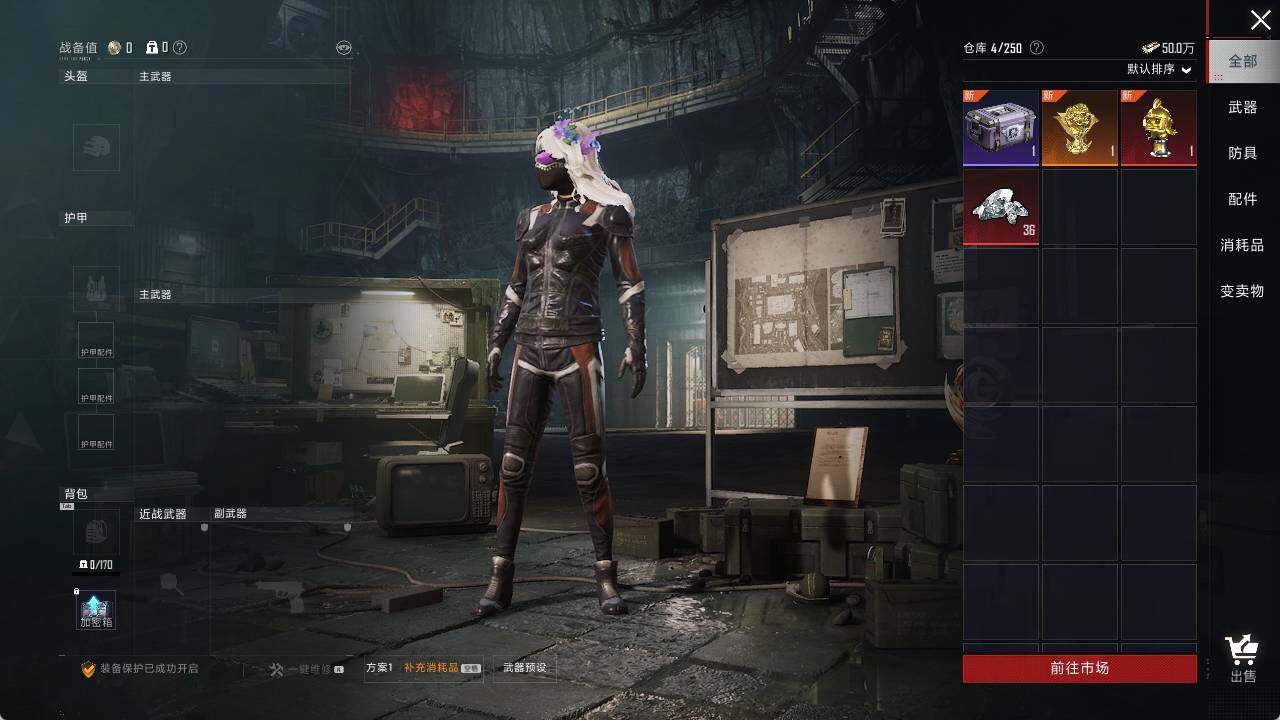Switch to the 变卖物 (sellables) tab
The width and height of the screenshot is (1280, 720).
pos(1242,291)
